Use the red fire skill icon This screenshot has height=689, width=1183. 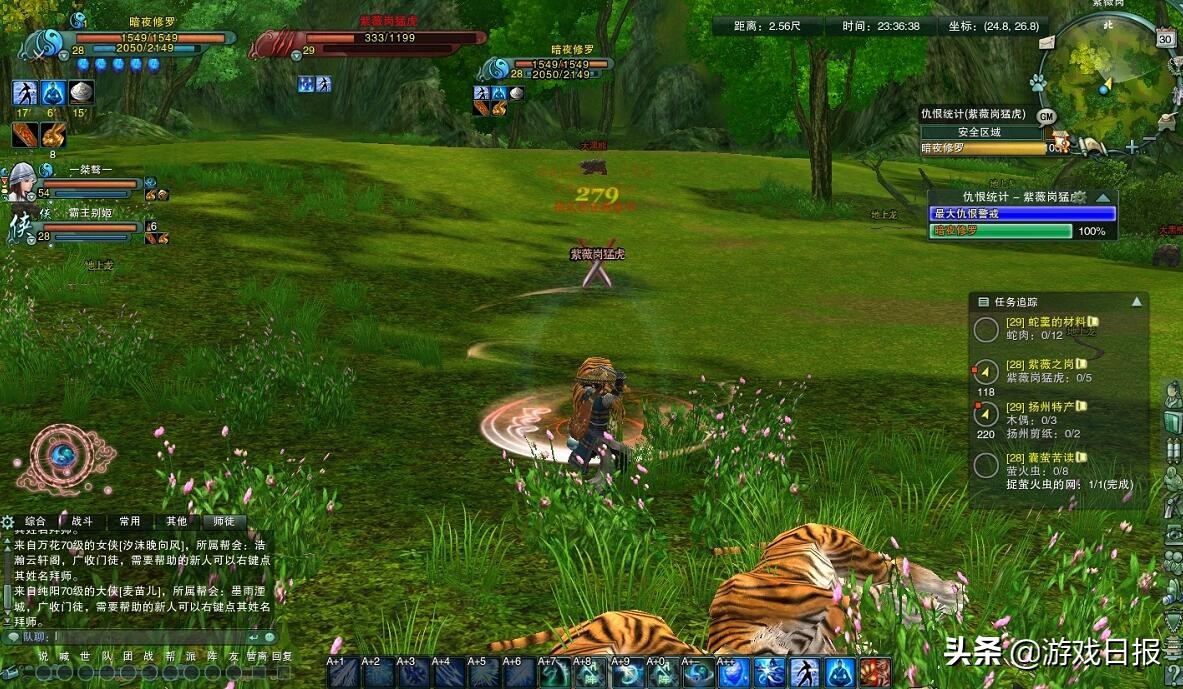click(x=875, y=674)
